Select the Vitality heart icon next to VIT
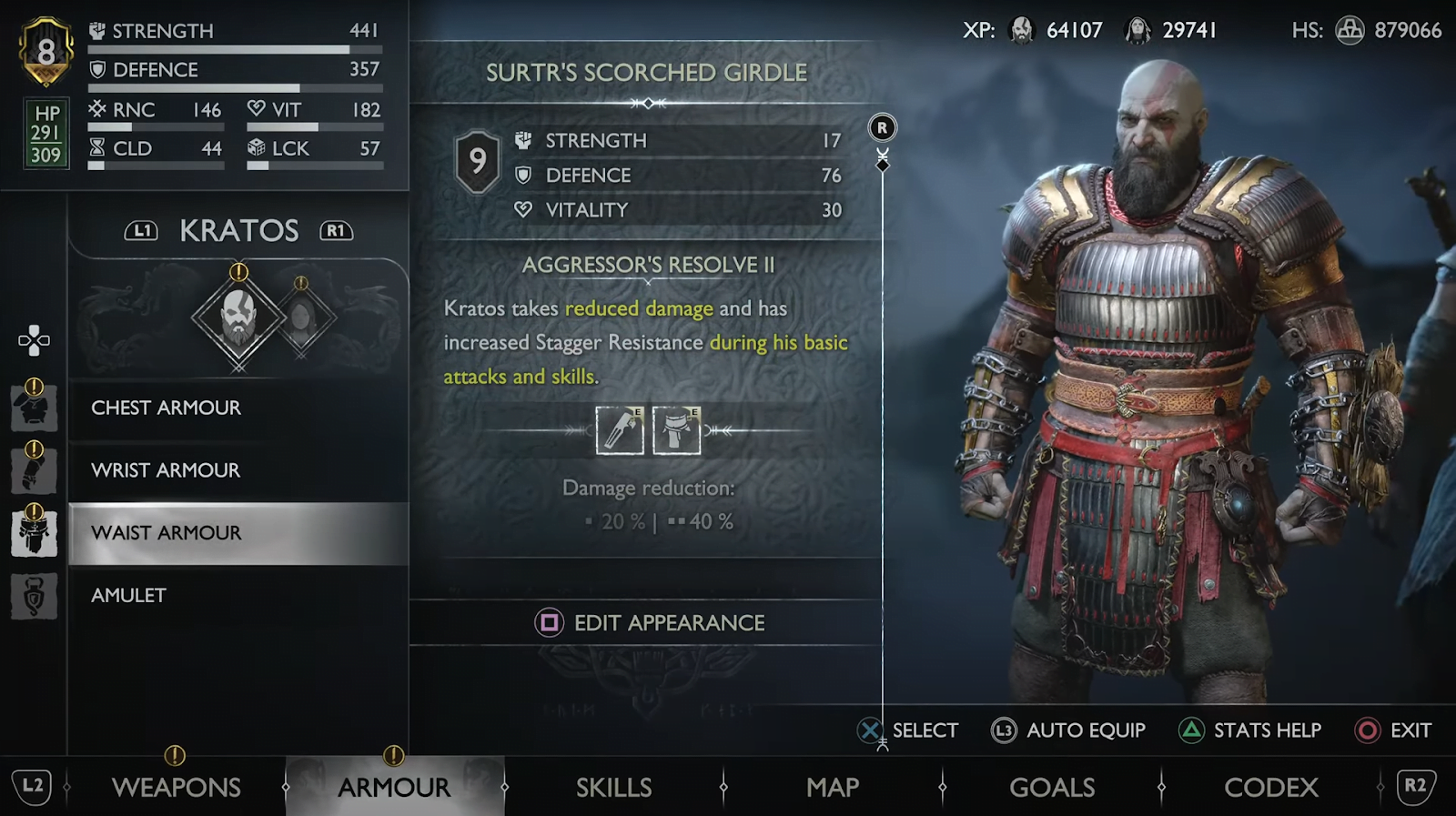This screenshot has height=816, width=1456. (x=258, y=109)
